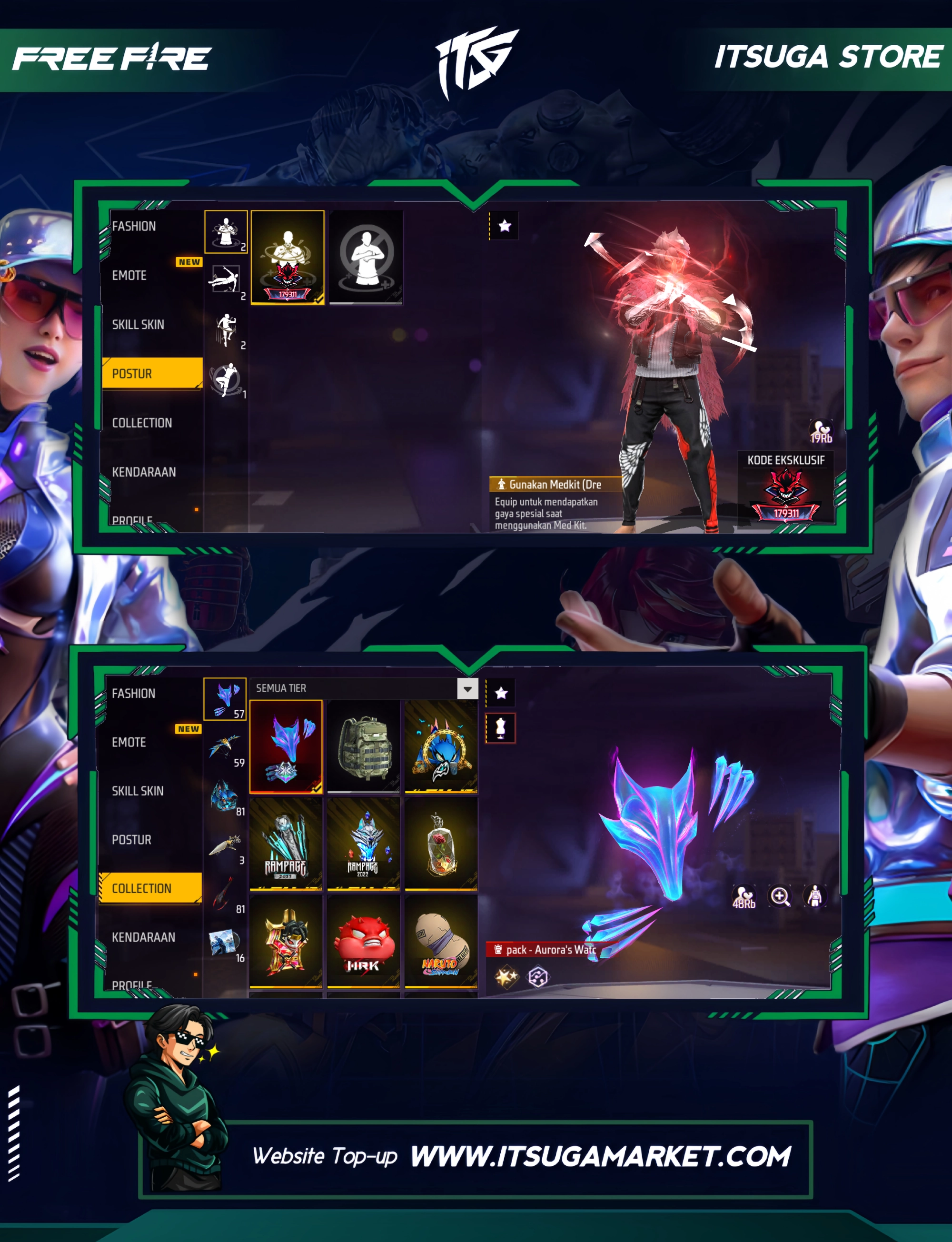Expand the SEMUA TIER dropdown
Screen dimensions: 952x1242
(x=467, y=689)
